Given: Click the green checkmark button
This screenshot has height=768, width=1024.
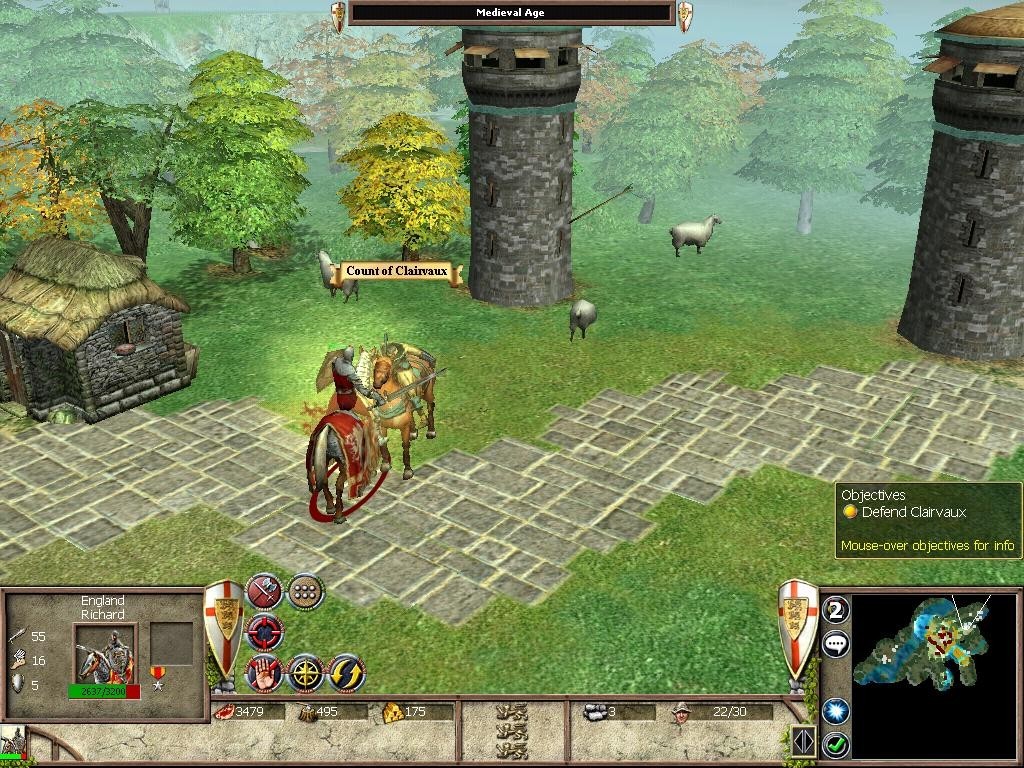Looking at the screenshot, I should pos(835,744).
